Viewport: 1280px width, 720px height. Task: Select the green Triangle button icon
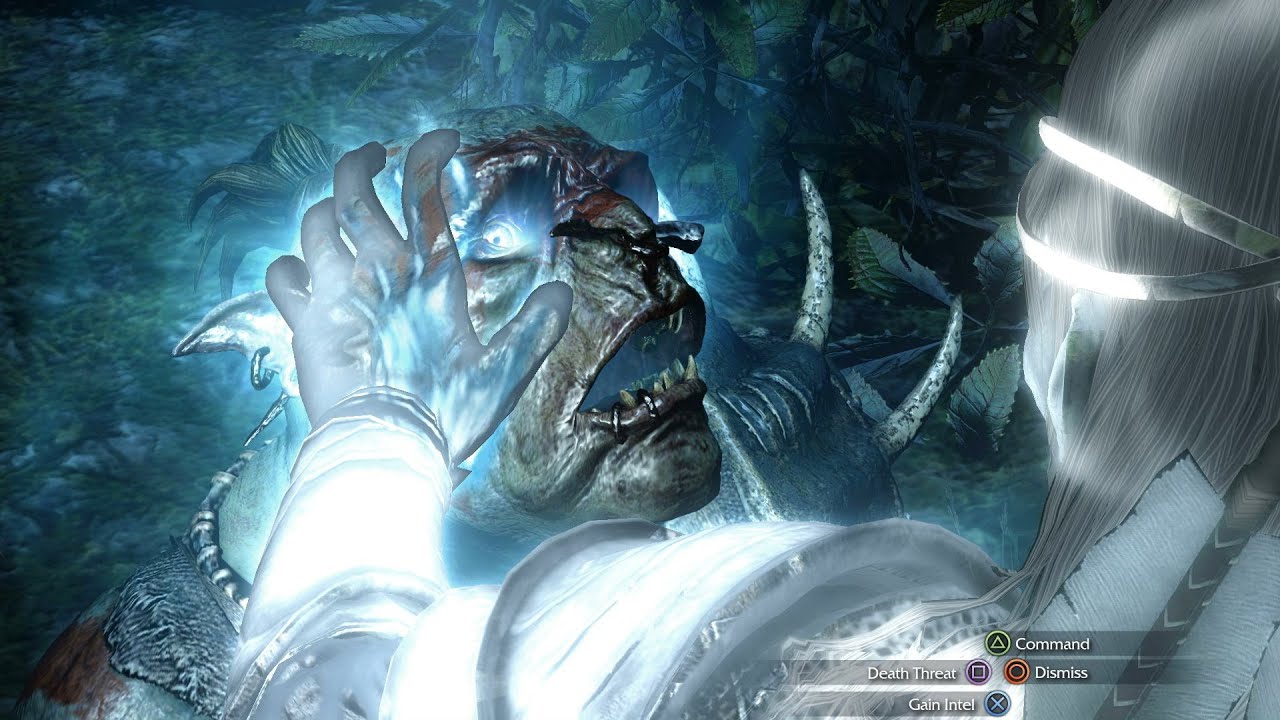point(999,644)
